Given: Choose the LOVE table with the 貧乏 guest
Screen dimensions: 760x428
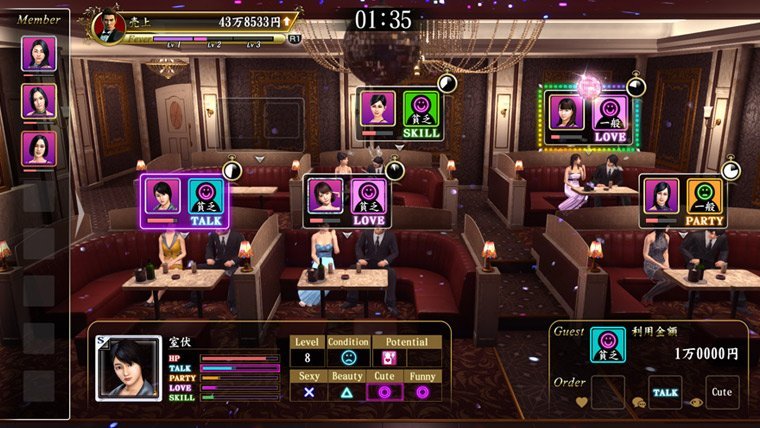Looking at the screenshot, I should 345,202.
